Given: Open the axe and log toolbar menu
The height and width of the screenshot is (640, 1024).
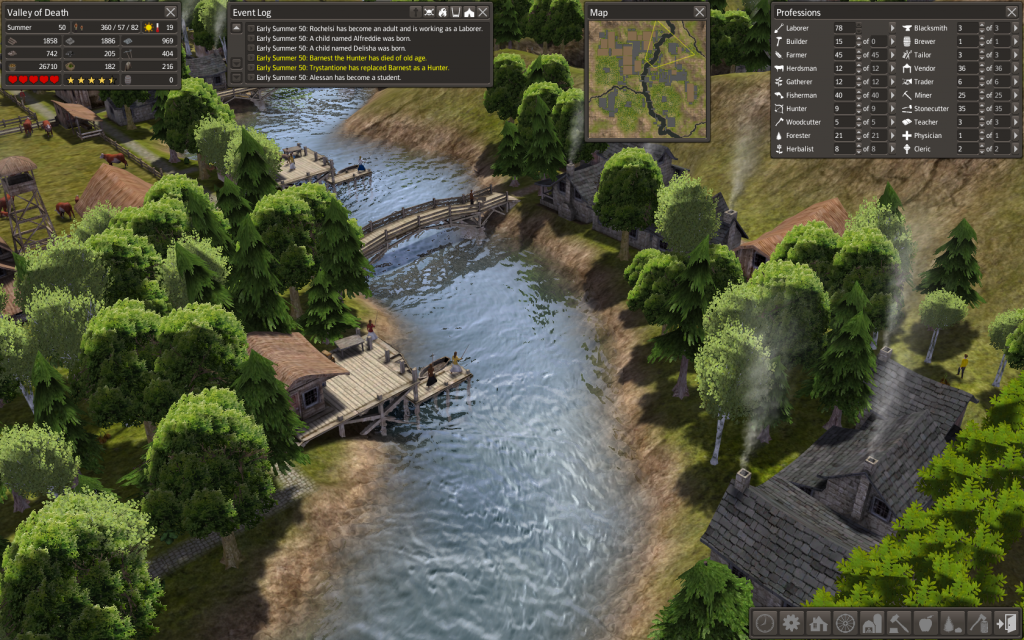Looking at the screenshot, I should (x=980, y=622).
